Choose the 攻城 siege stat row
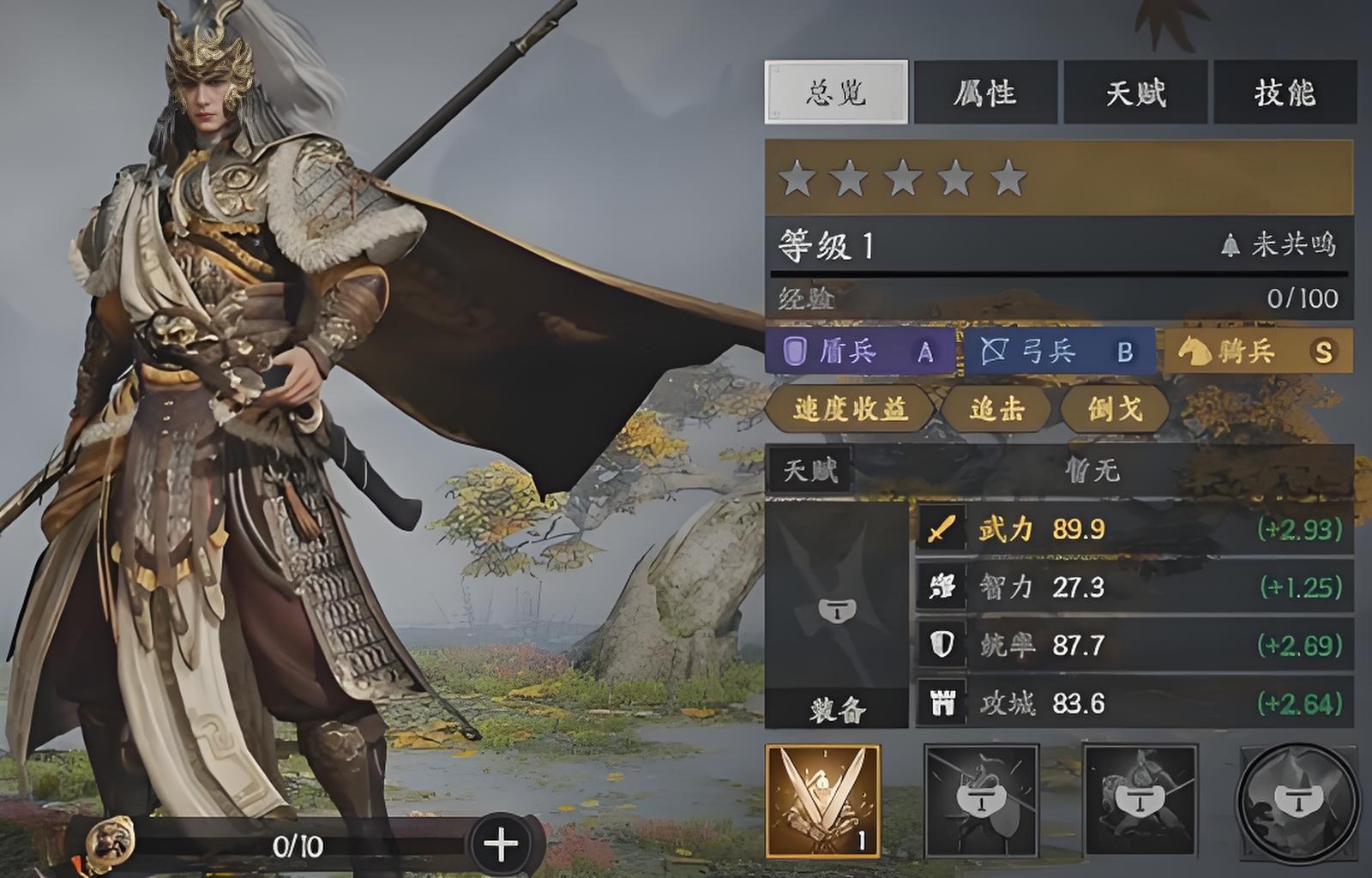Screen dimensions: 1372x878 tap(1134, 703)
